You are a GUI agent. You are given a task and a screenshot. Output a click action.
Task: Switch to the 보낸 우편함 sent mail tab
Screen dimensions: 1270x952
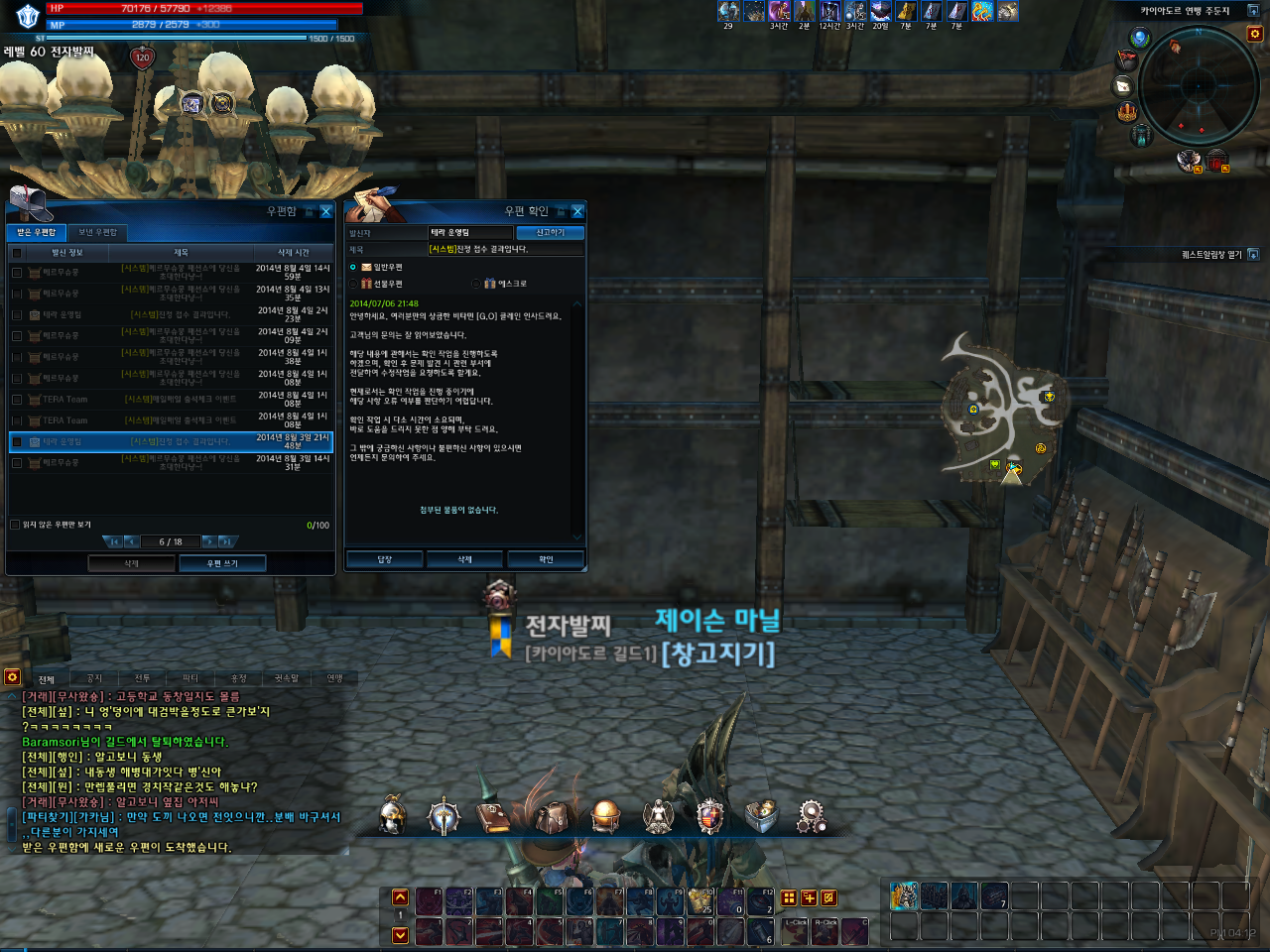pyautogui.click(x=97, y=232)
